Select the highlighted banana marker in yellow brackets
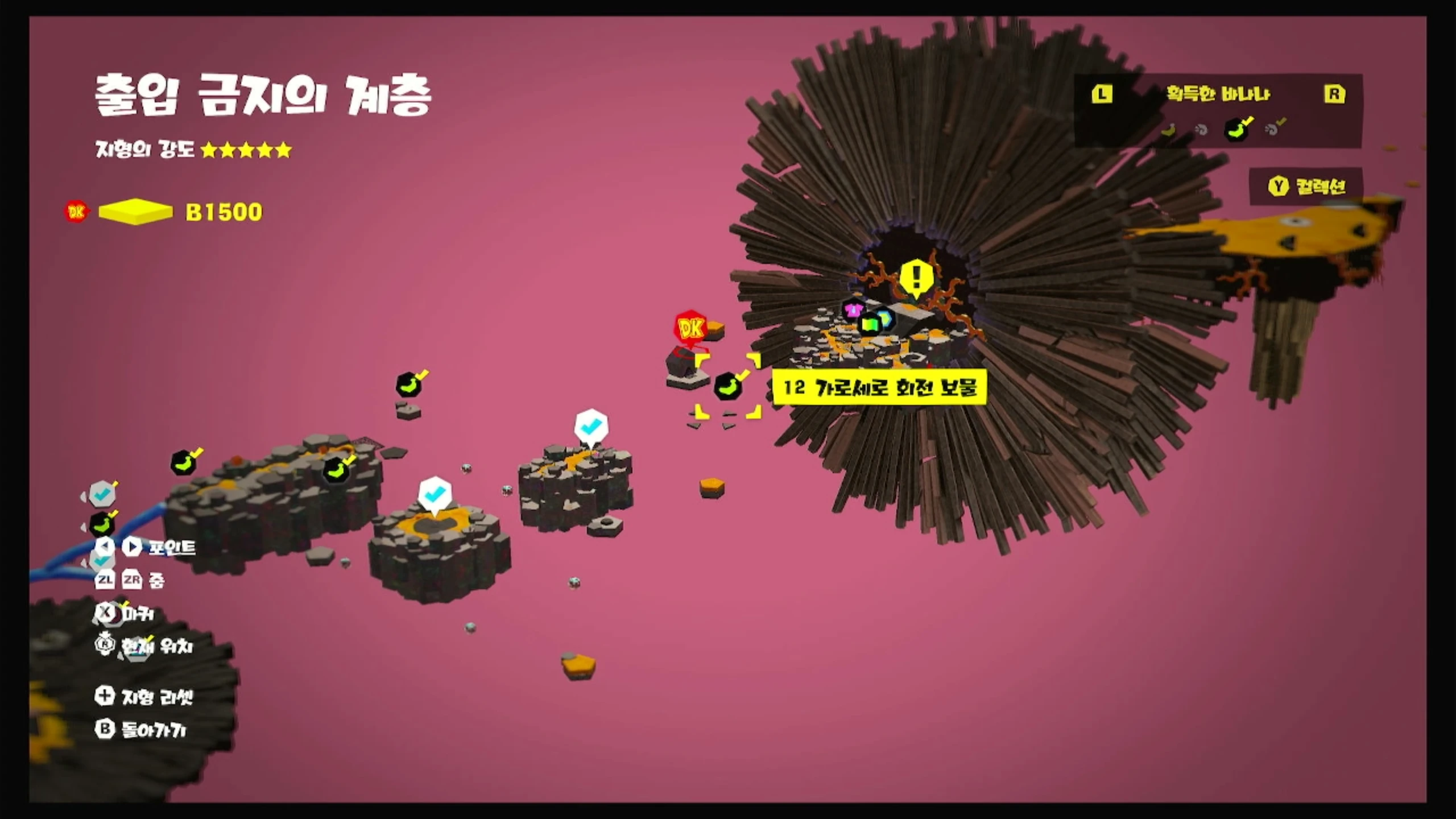The image size is (1456, 819). pos(727,386)
